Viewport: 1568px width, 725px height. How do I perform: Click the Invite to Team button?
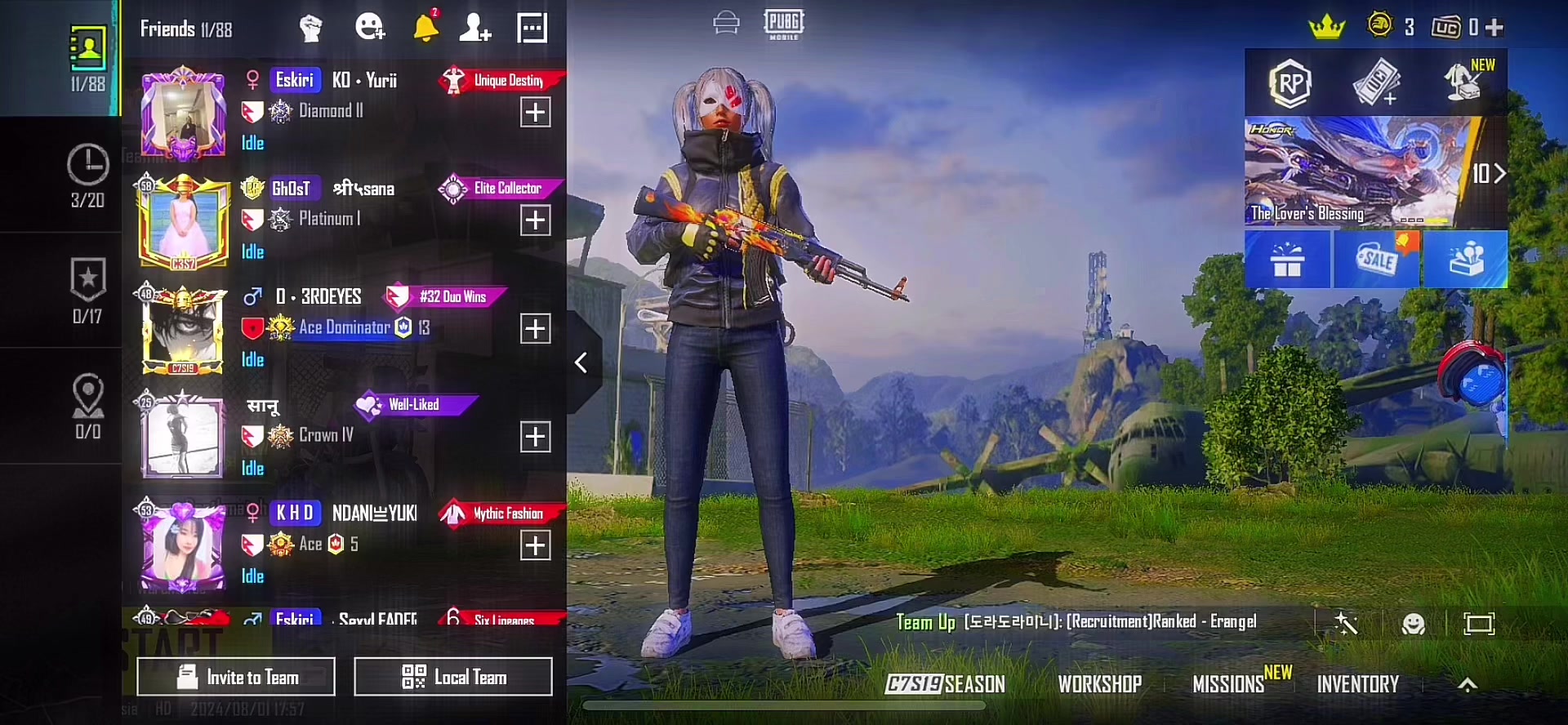click(236, 677)
